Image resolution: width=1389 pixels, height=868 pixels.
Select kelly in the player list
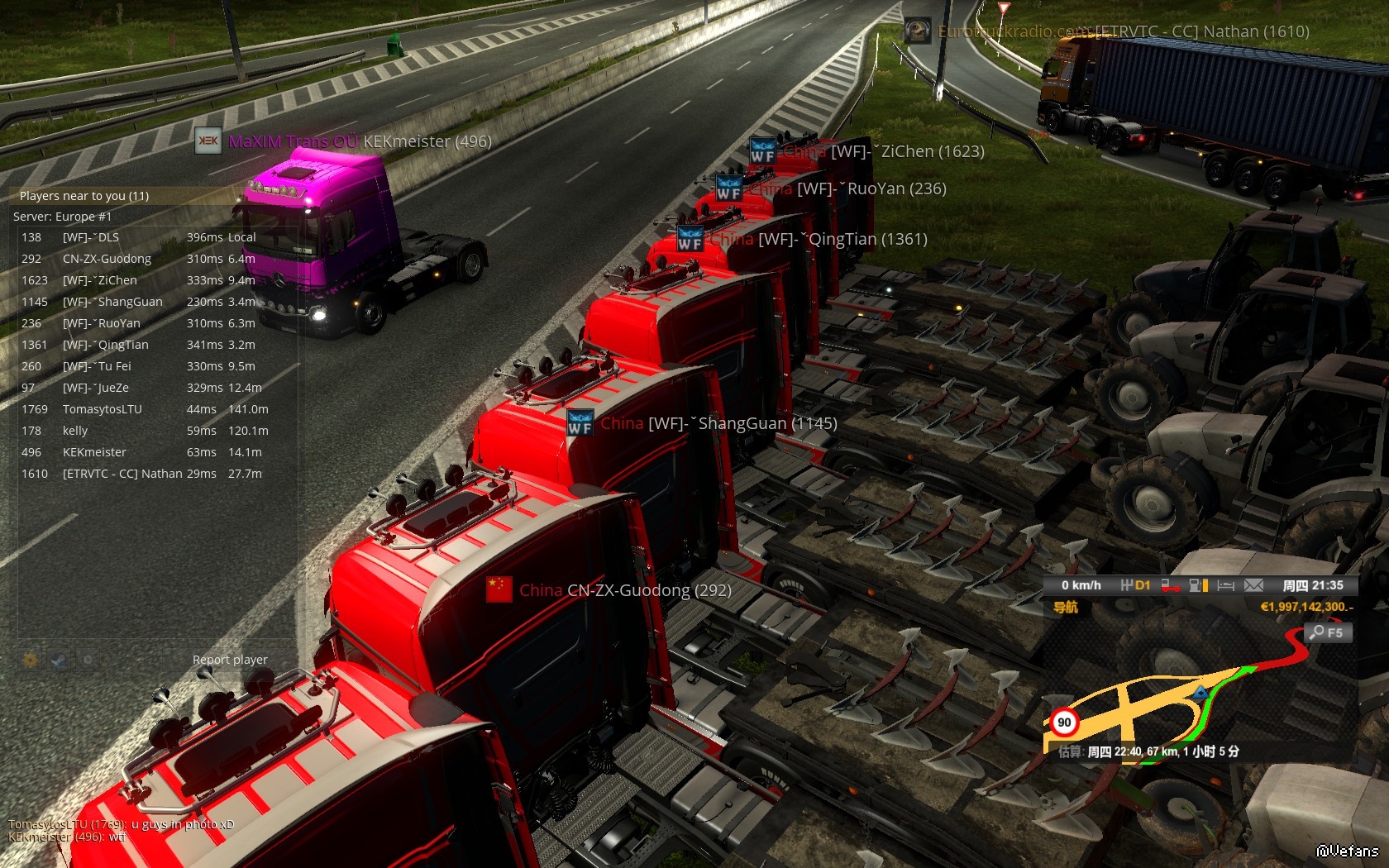coord(75,431)
